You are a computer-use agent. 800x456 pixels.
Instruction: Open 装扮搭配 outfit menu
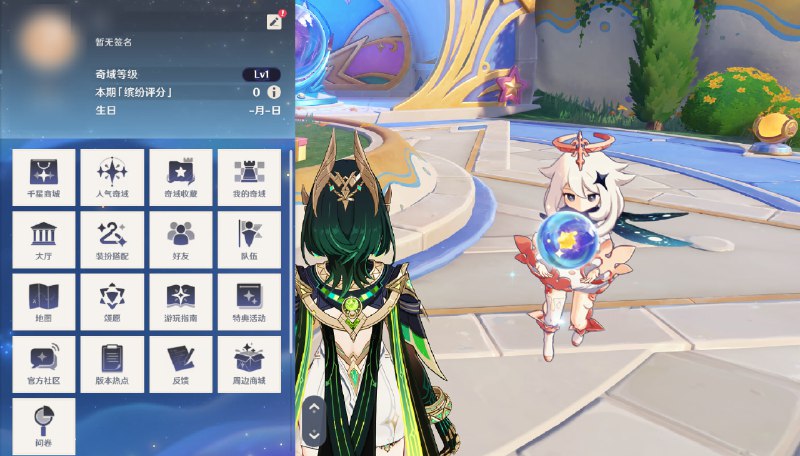coord(112,239)
